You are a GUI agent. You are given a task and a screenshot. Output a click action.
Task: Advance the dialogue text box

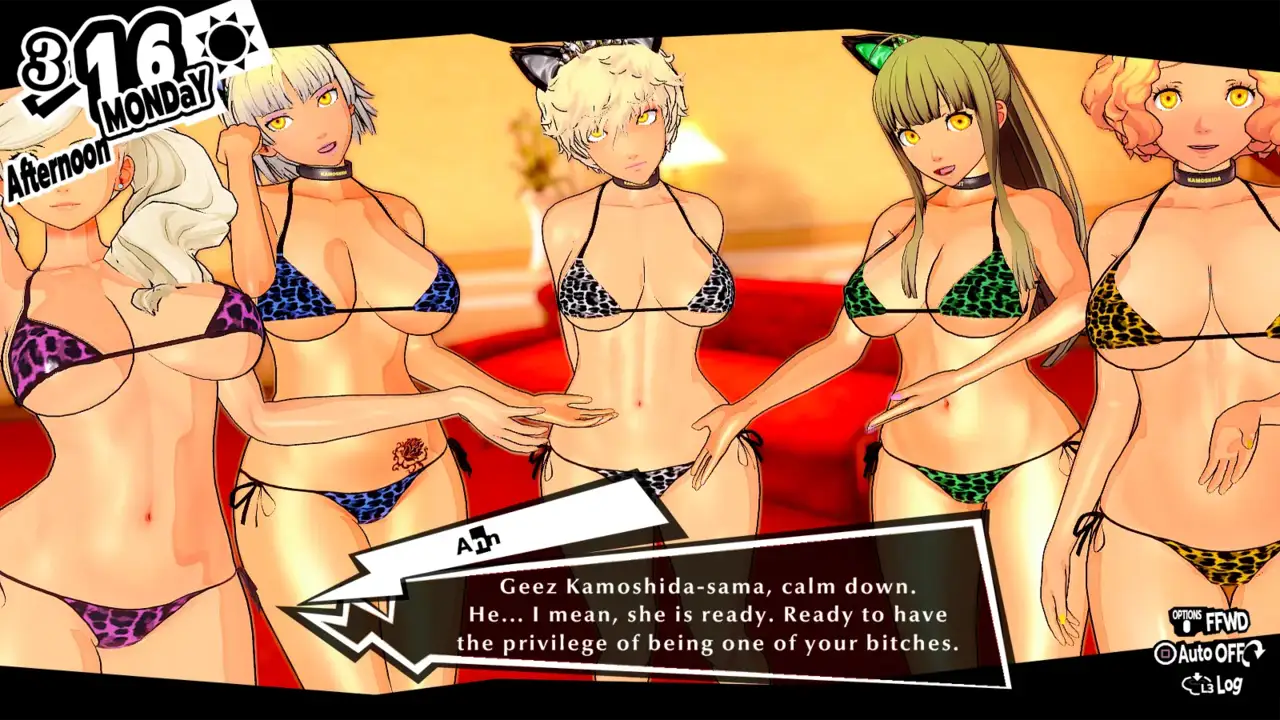coord(707,614)
